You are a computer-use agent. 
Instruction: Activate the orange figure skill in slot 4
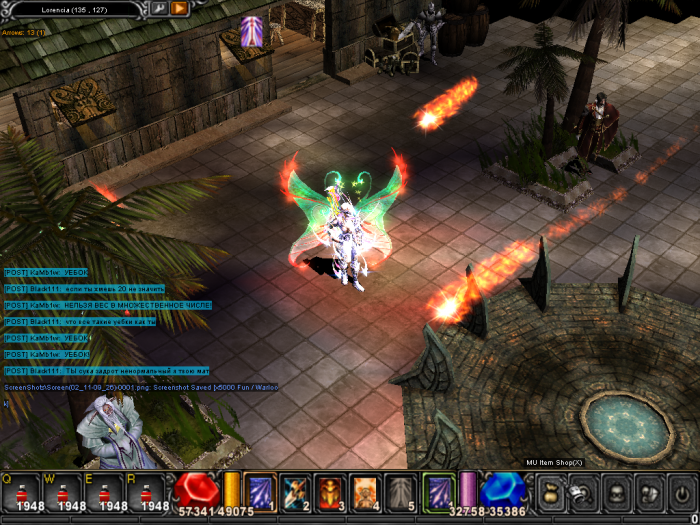click(x=366, y=492)
